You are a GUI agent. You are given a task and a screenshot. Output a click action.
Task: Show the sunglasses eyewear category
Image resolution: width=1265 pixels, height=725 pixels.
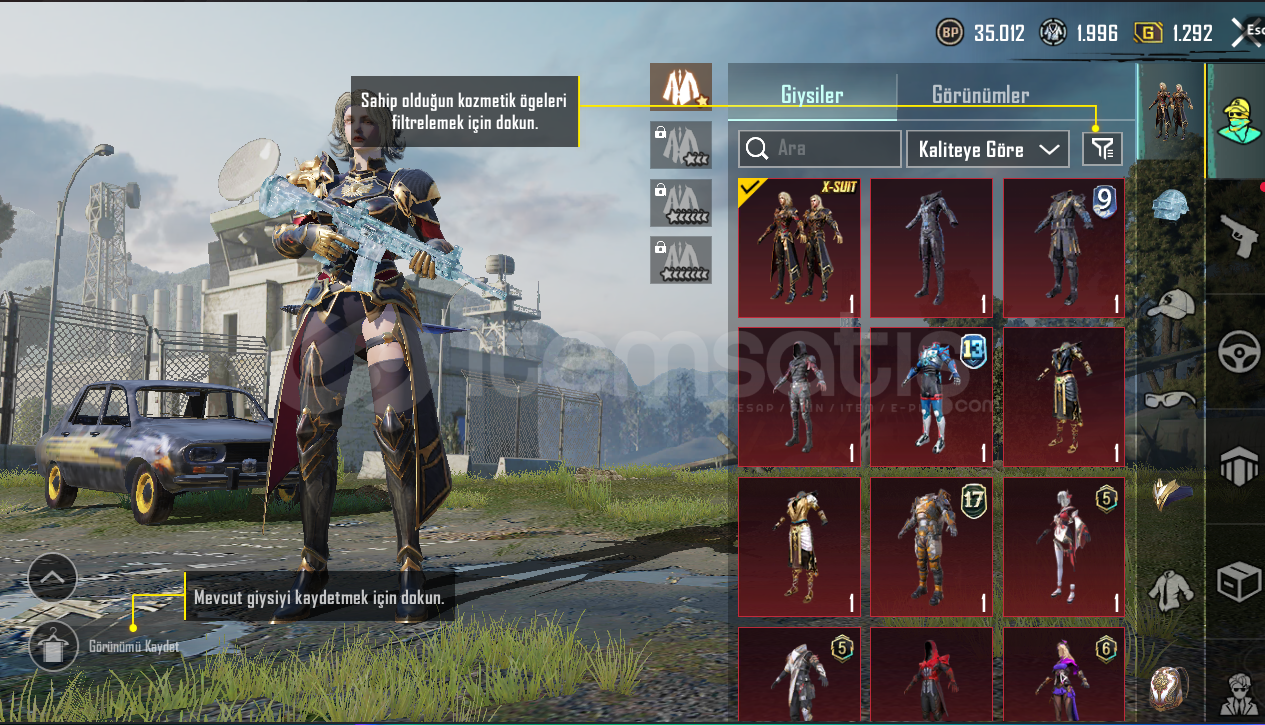(x=1172, y=398)
